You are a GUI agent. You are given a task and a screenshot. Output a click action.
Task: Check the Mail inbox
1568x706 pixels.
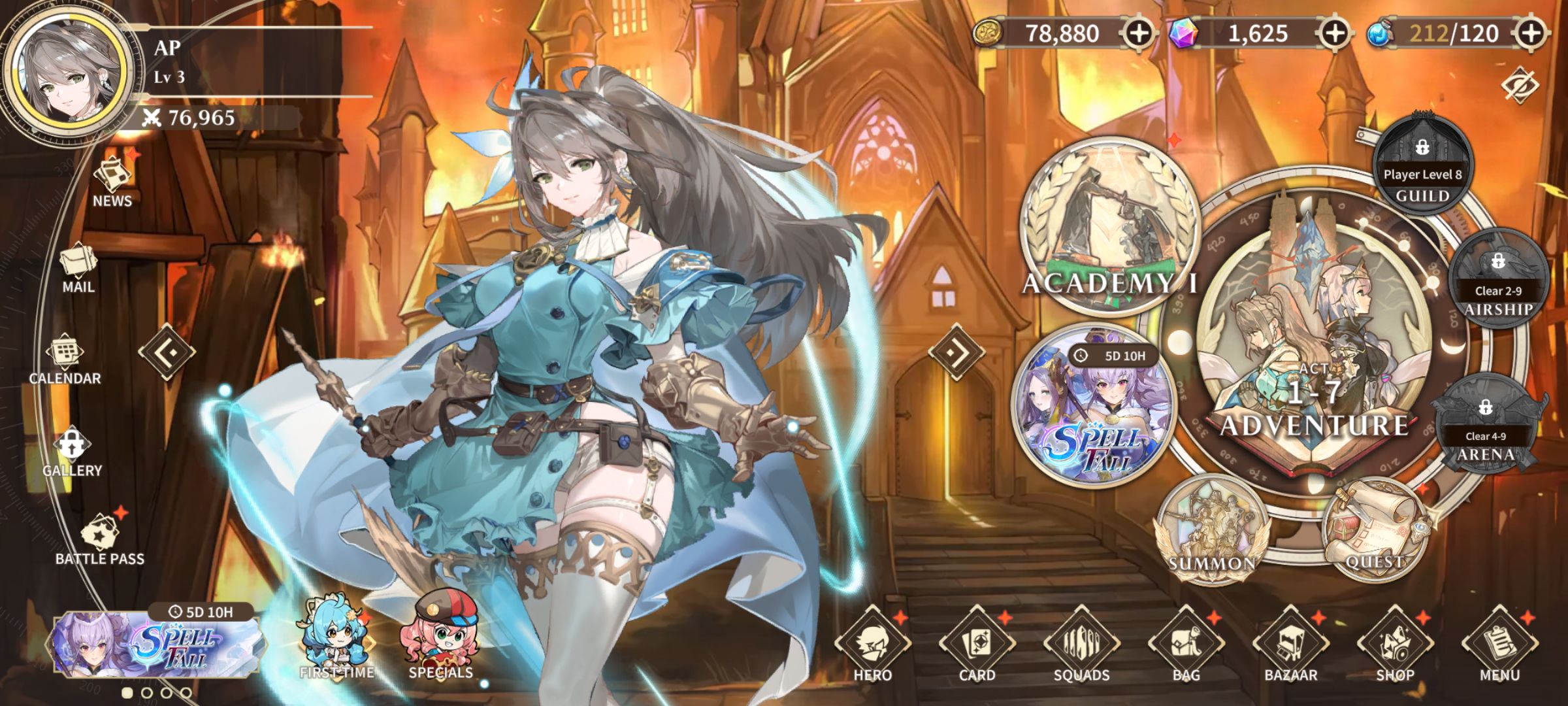[78, 267]
